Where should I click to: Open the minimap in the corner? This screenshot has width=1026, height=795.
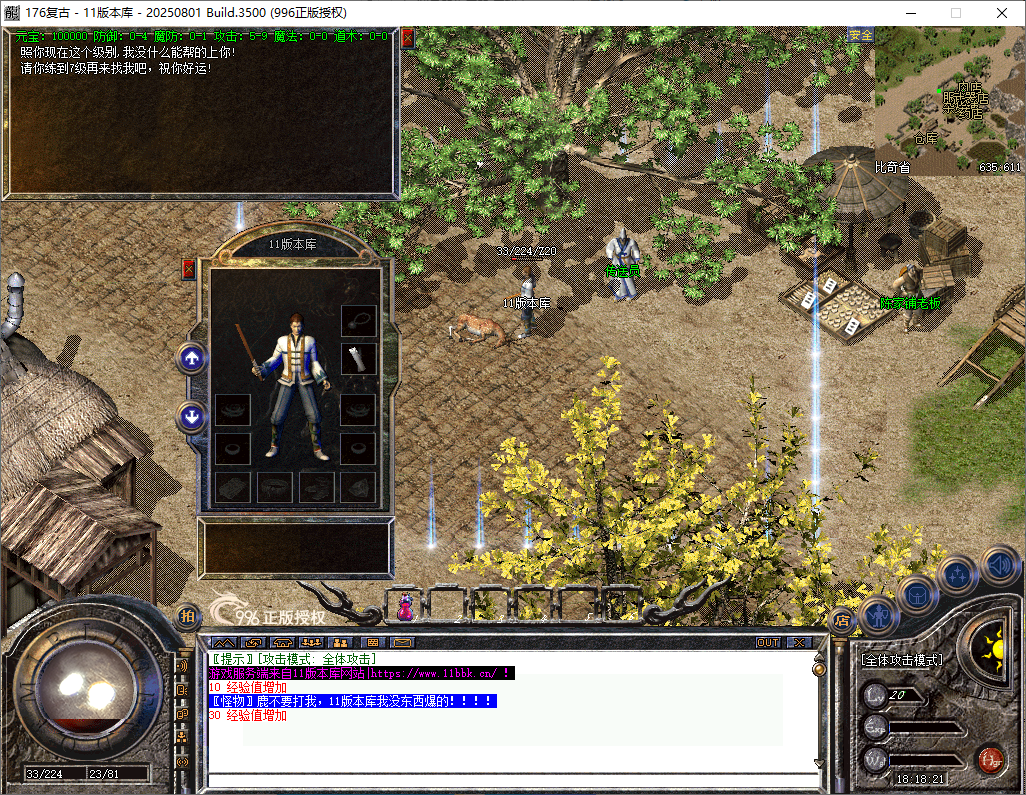pyautogui.click(x=948, y=107)
